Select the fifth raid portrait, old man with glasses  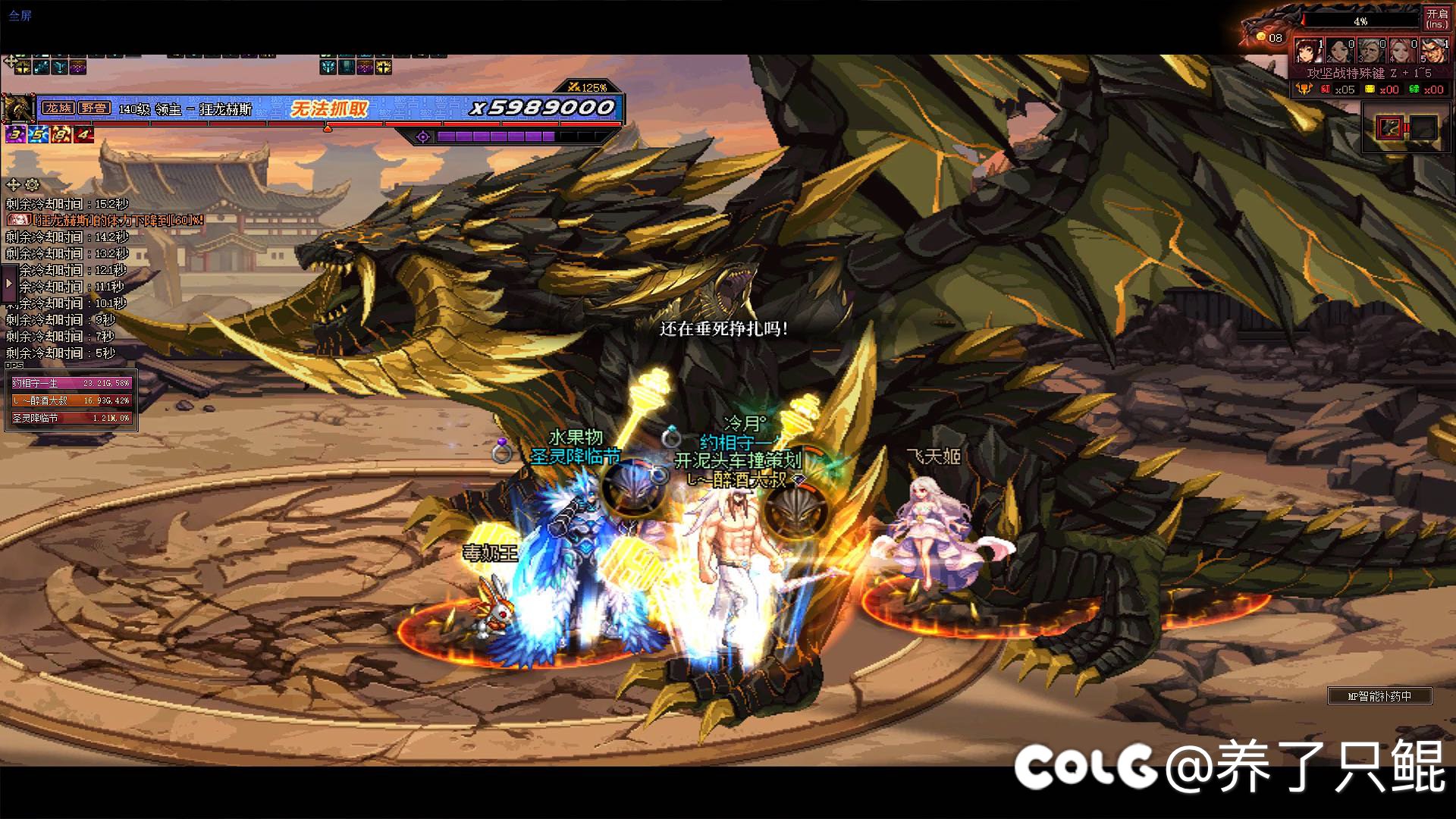[1433, 52]
